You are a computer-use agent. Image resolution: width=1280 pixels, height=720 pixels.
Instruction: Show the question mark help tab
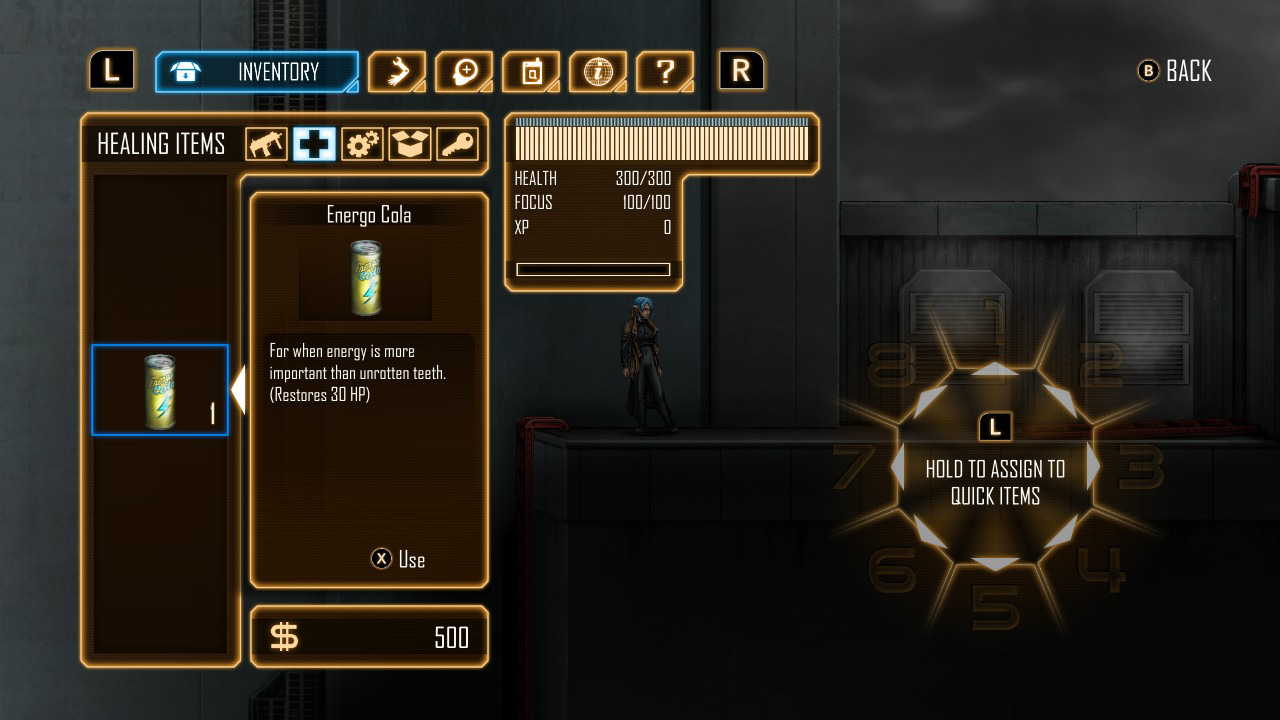click(665, 72)
